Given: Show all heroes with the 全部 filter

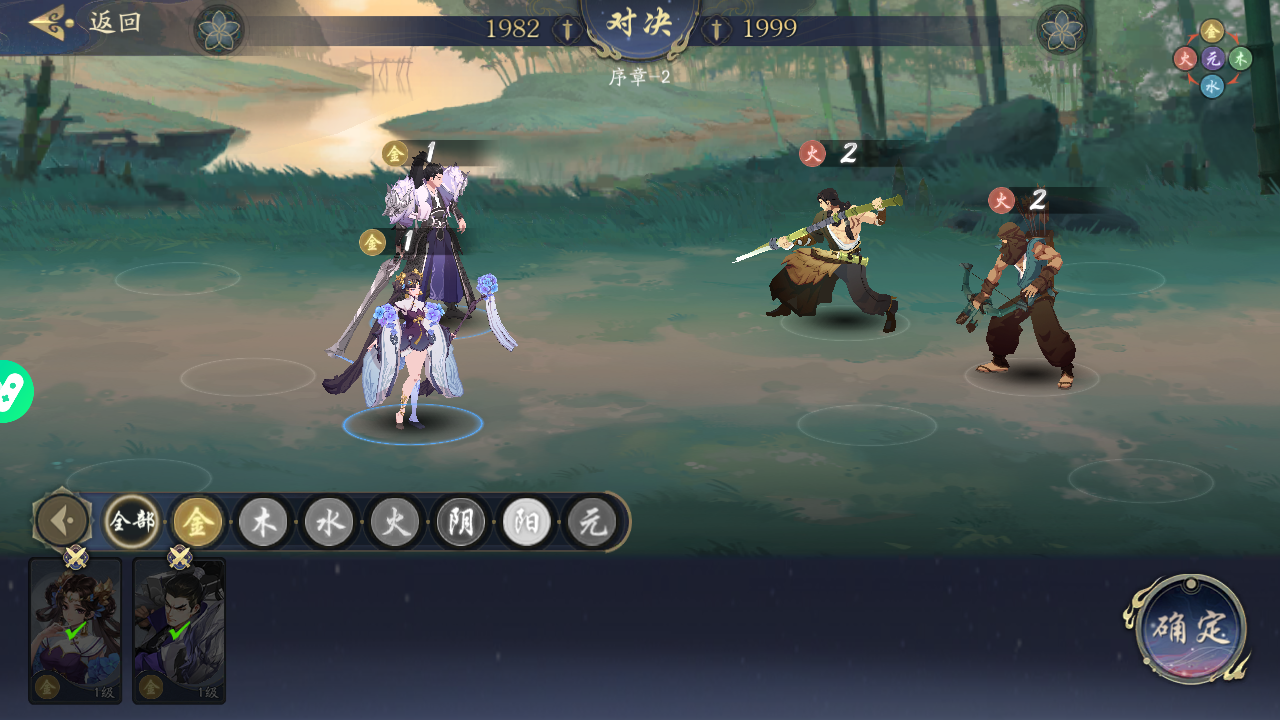Looking at the screenshot, I should [x=132, y=522].
